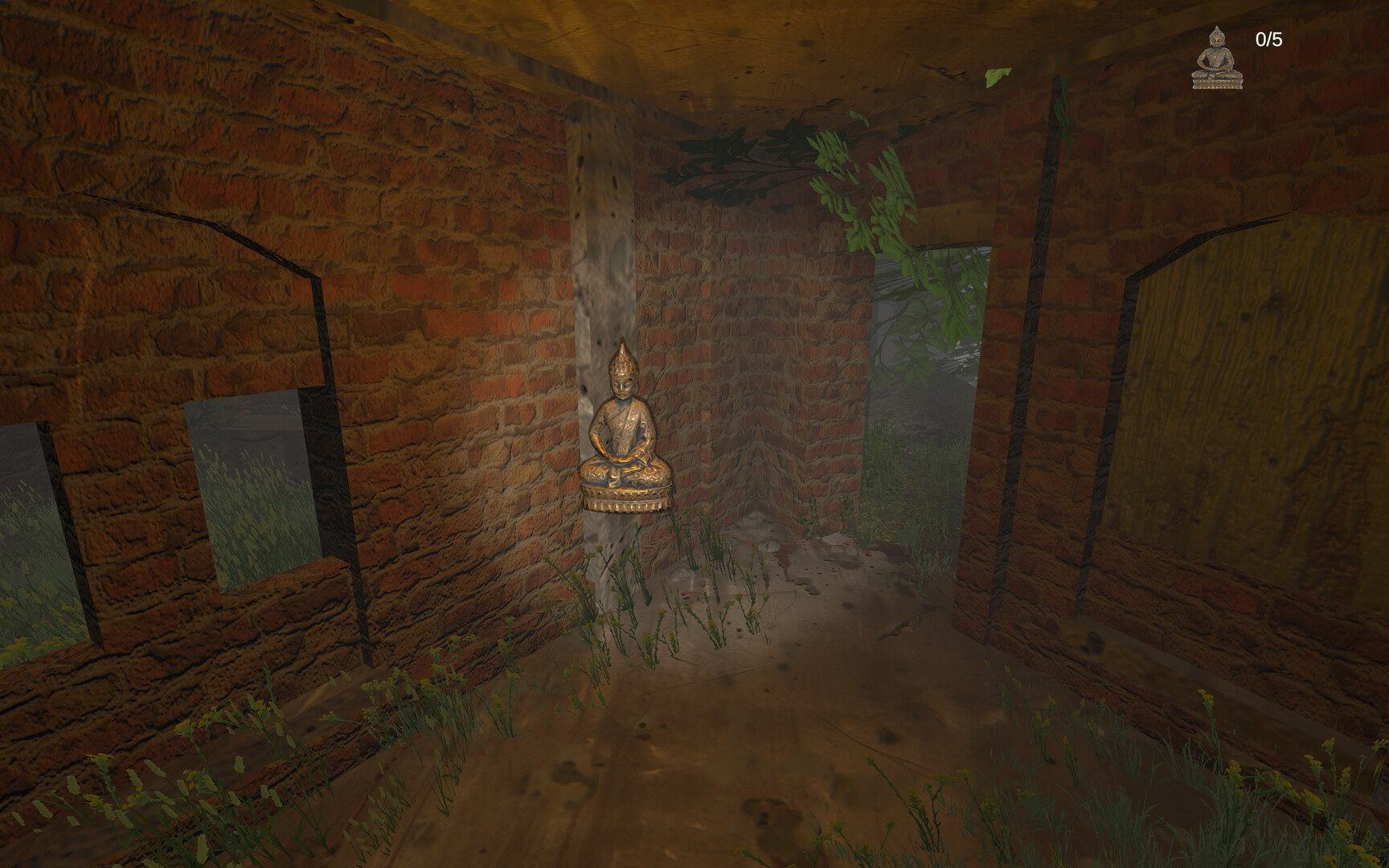Click the 0/5 statue counter text
Image resolution: width=1389 pixels, height=868 pixels.
pyautogui.click(x=1268, y=39)
